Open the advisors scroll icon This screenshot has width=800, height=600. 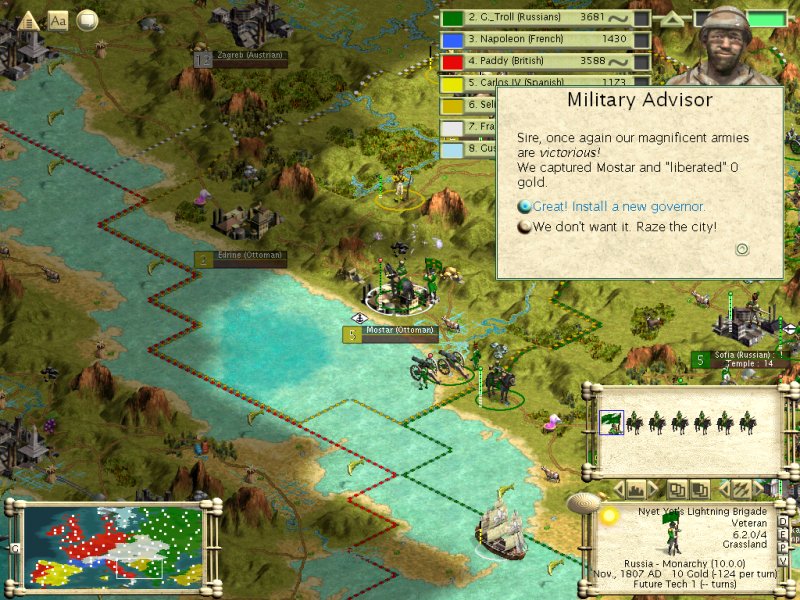(87, 19)
